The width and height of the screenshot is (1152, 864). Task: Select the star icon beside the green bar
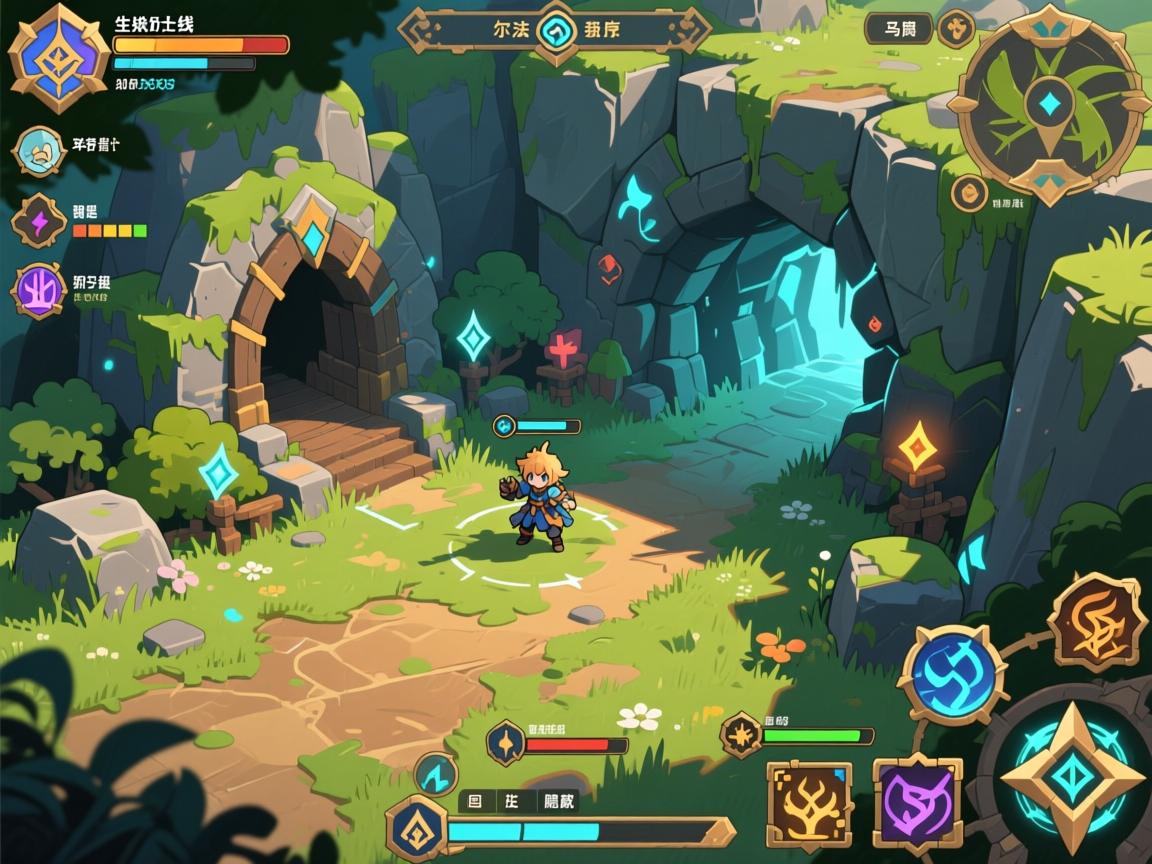point(742,735)
